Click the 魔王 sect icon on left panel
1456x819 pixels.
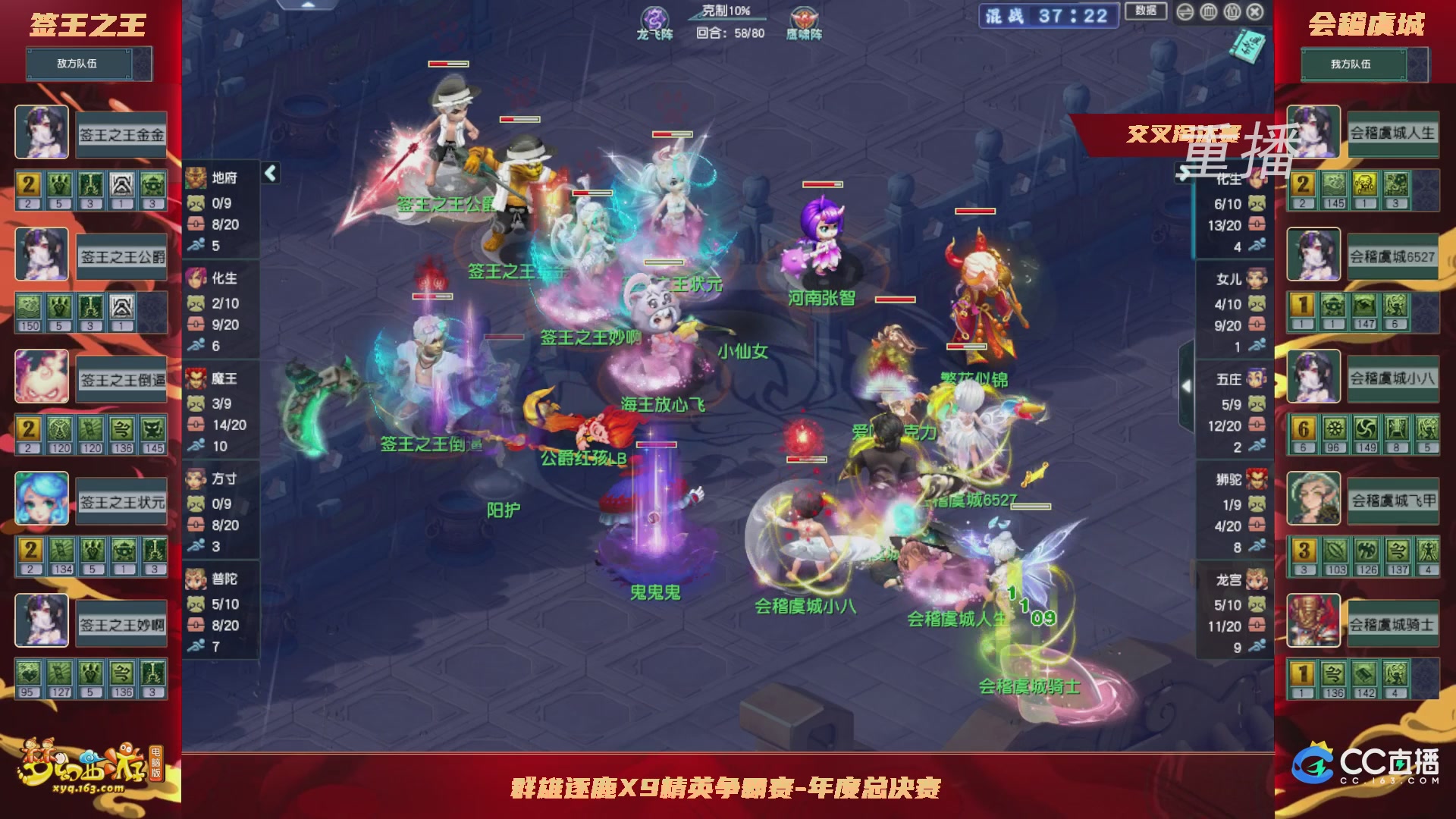point(196,379)
